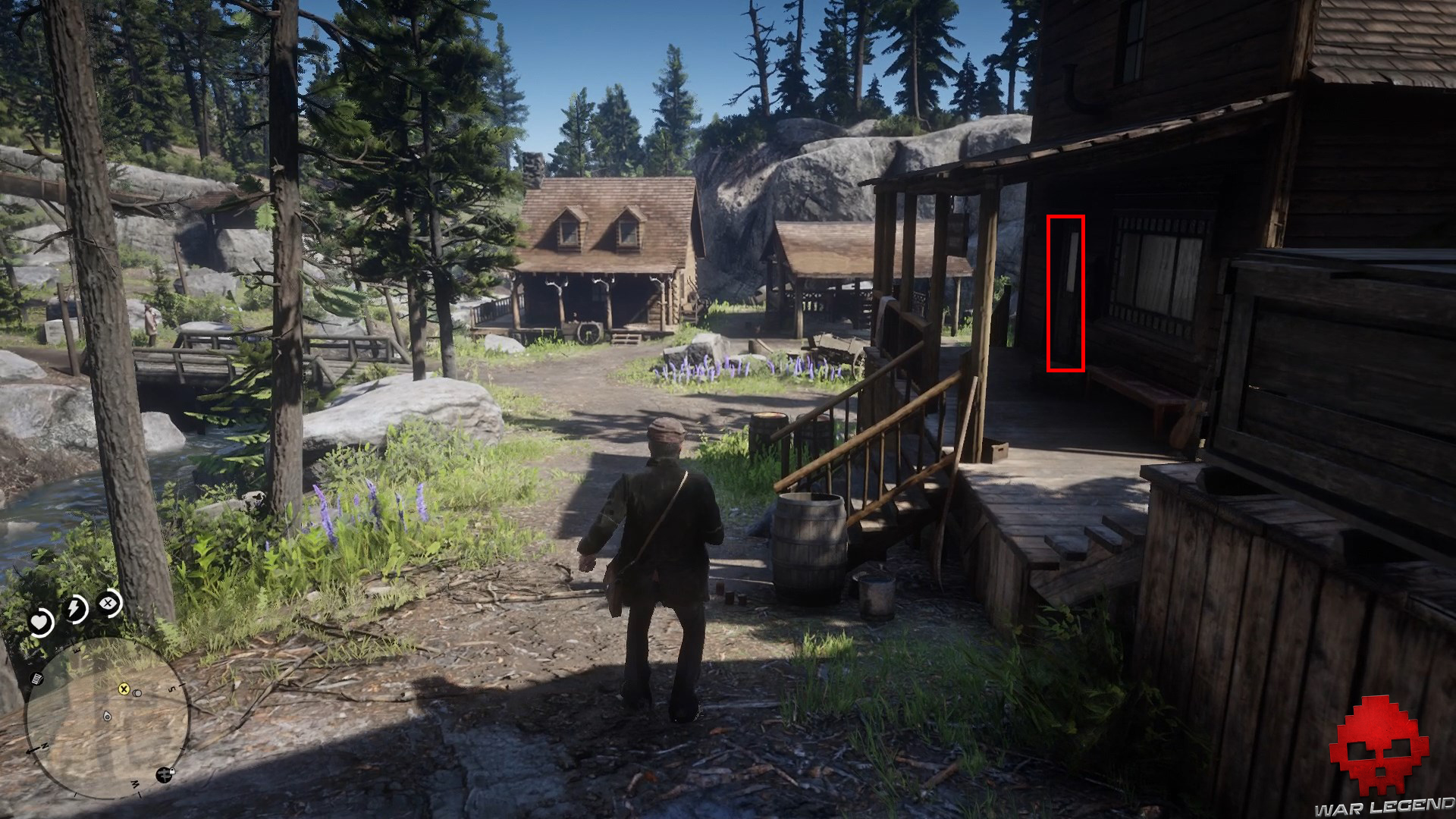Image resolution: width=1456 pixels, height=819 pixels.
Task: Click the letter icon on the minimap edge
Action: tap(36, 680)
